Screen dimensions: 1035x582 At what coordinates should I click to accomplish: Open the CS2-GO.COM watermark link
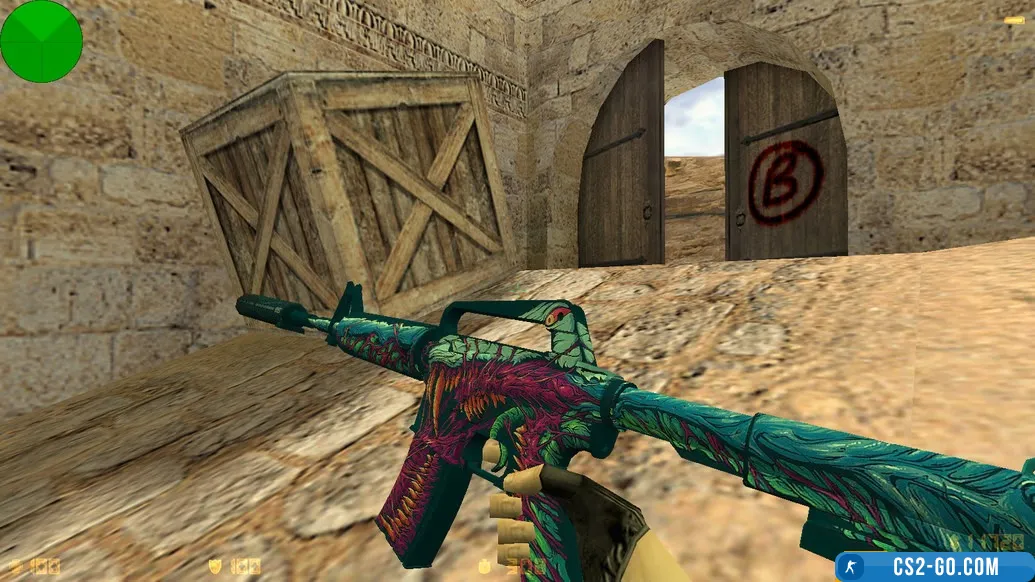pyautogui.click(x=934, y=567)
